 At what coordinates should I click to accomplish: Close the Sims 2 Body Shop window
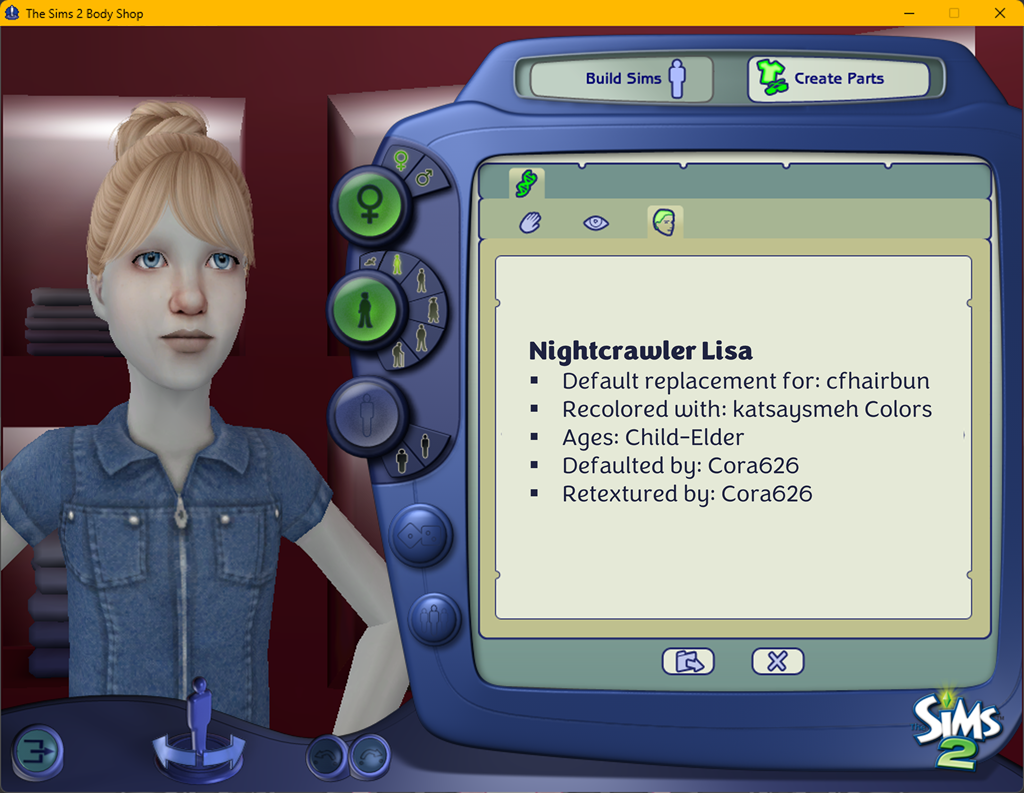click(x=1000, y=13)
